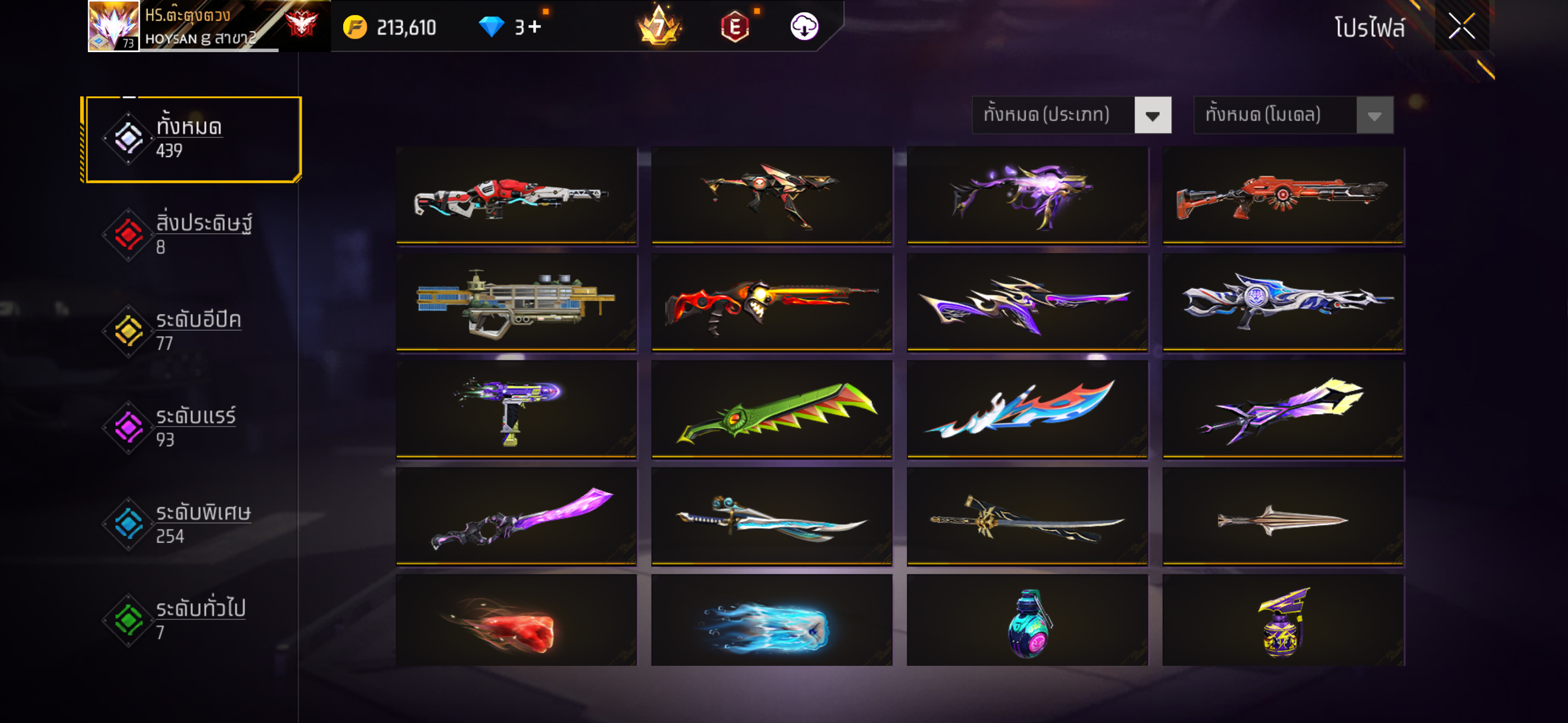Open the player avatar profile

(113, 26)
